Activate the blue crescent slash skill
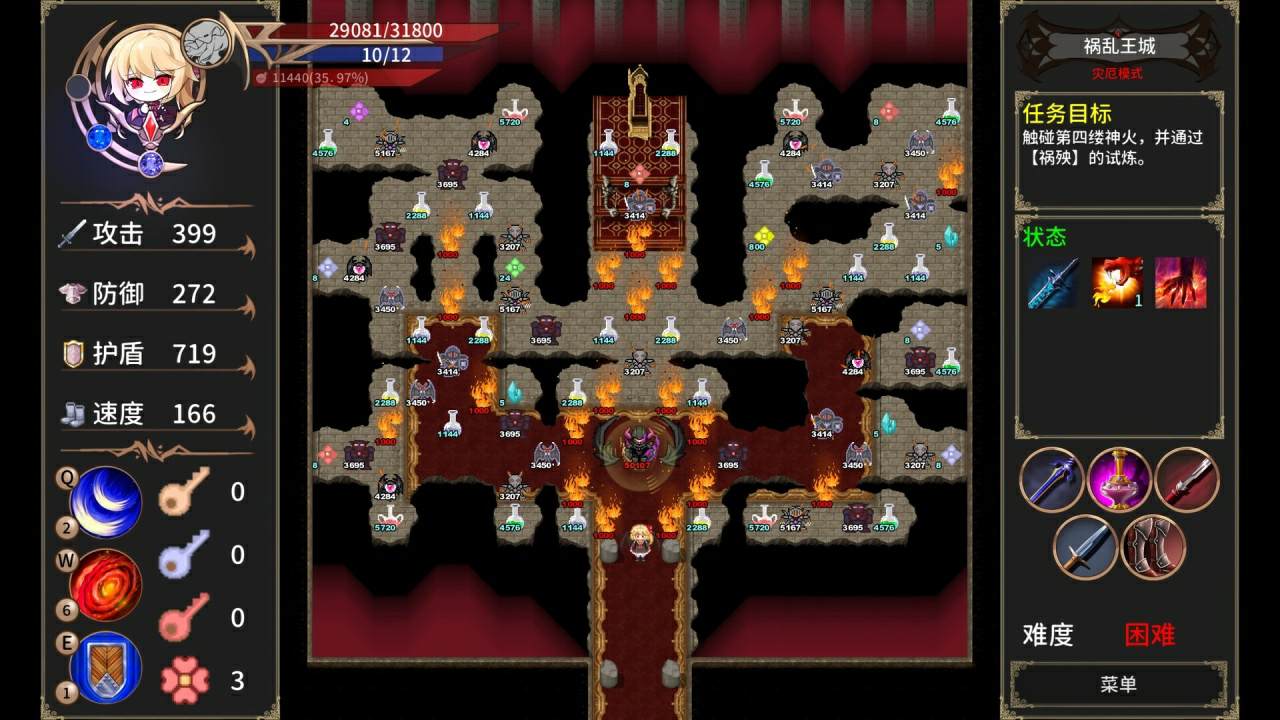 click(x=105, y=502)
